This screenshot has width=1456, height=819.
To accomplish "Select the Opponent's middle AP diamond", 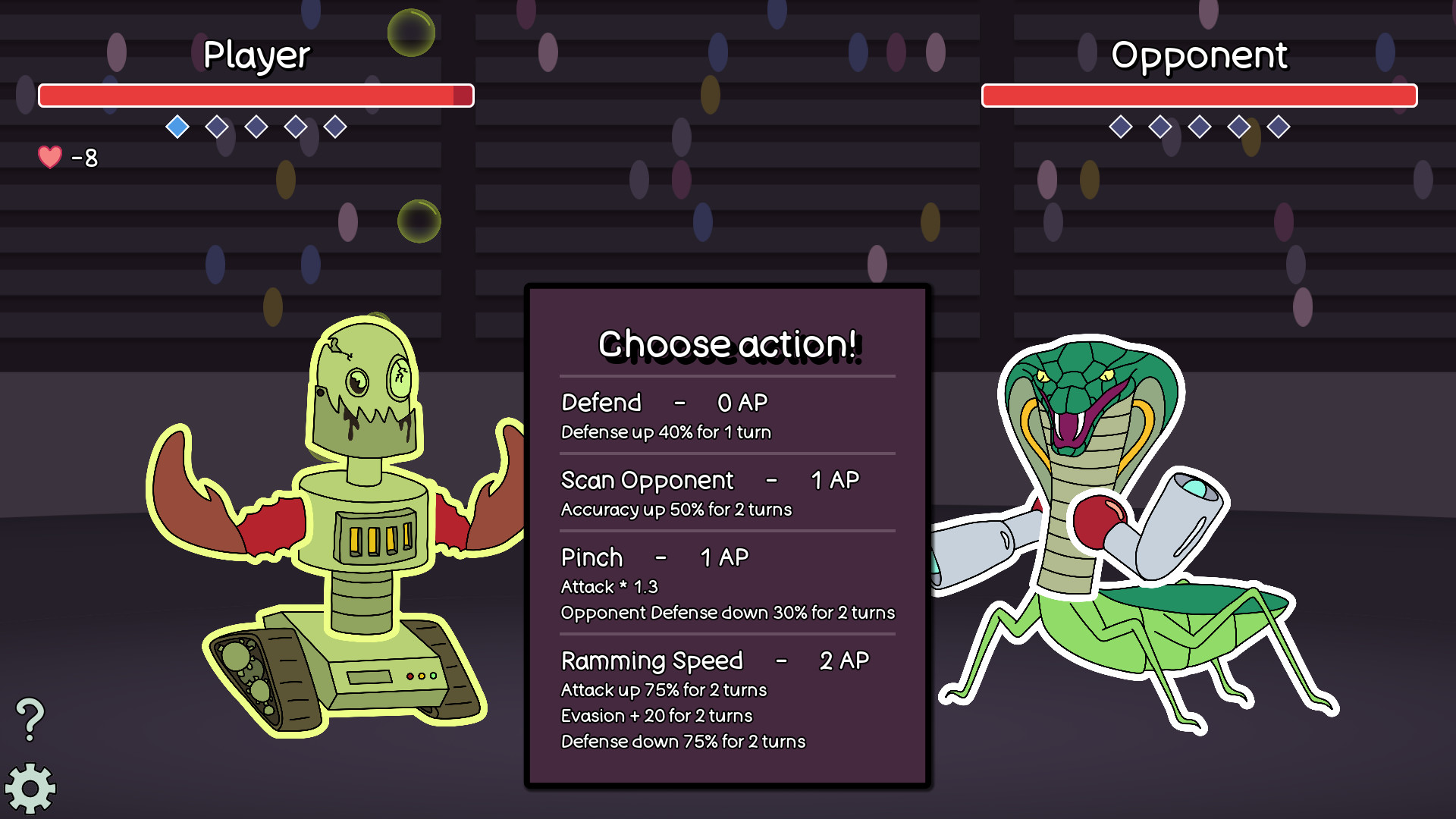I will (x=1199, y=127).
